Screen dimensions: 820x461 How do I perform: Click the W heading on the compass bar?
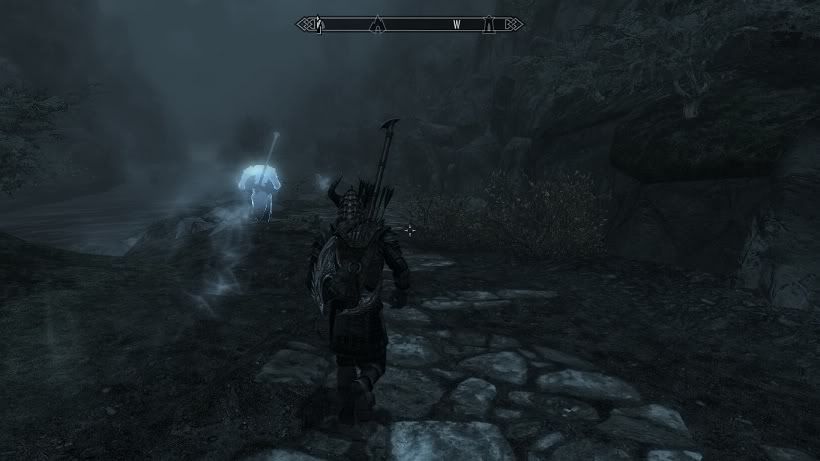(456, 23)
